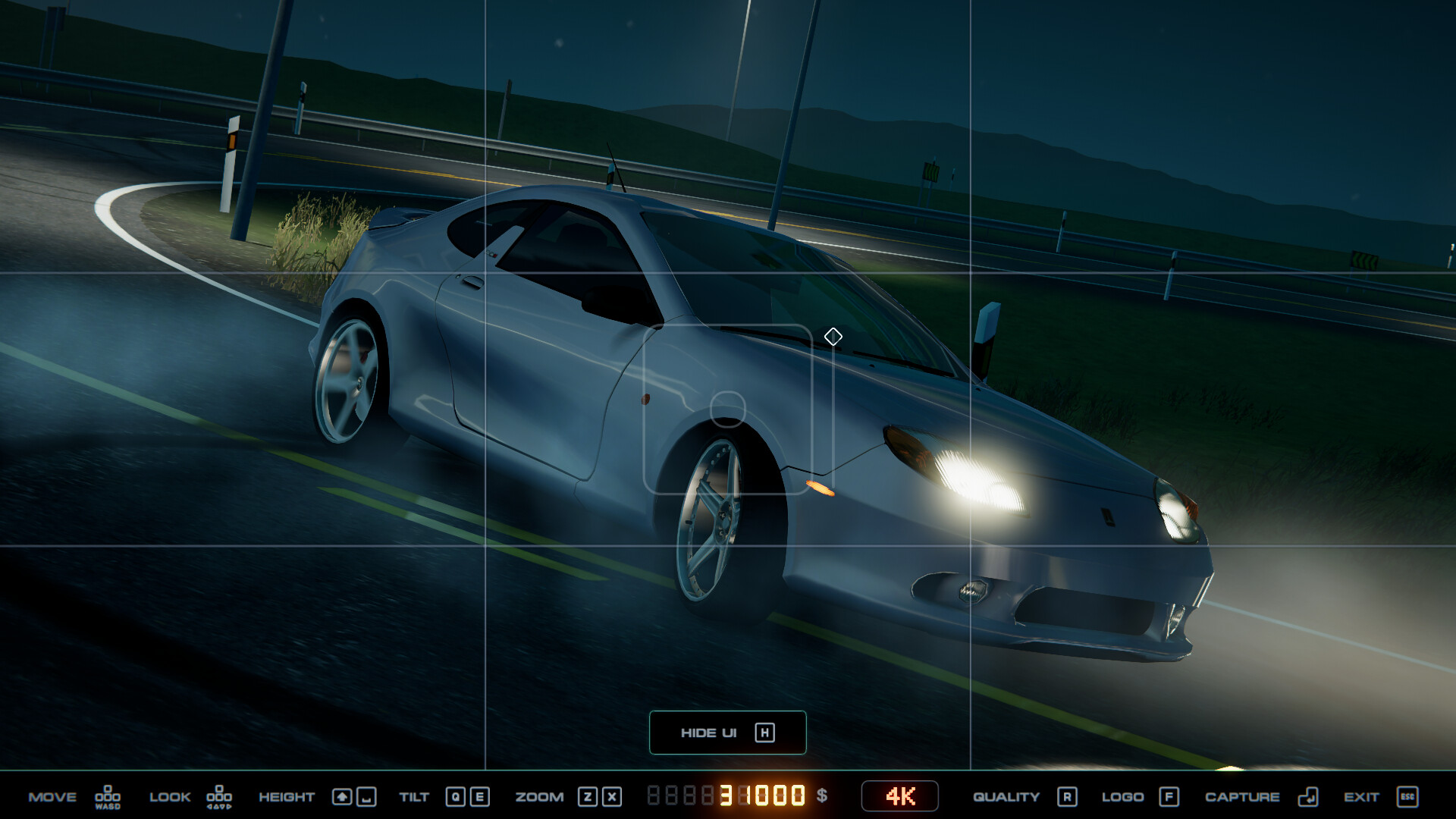Click the EXIT label in the bottom bar
This screenshot has width=1456, height=819.
[x=1363, y=796]
